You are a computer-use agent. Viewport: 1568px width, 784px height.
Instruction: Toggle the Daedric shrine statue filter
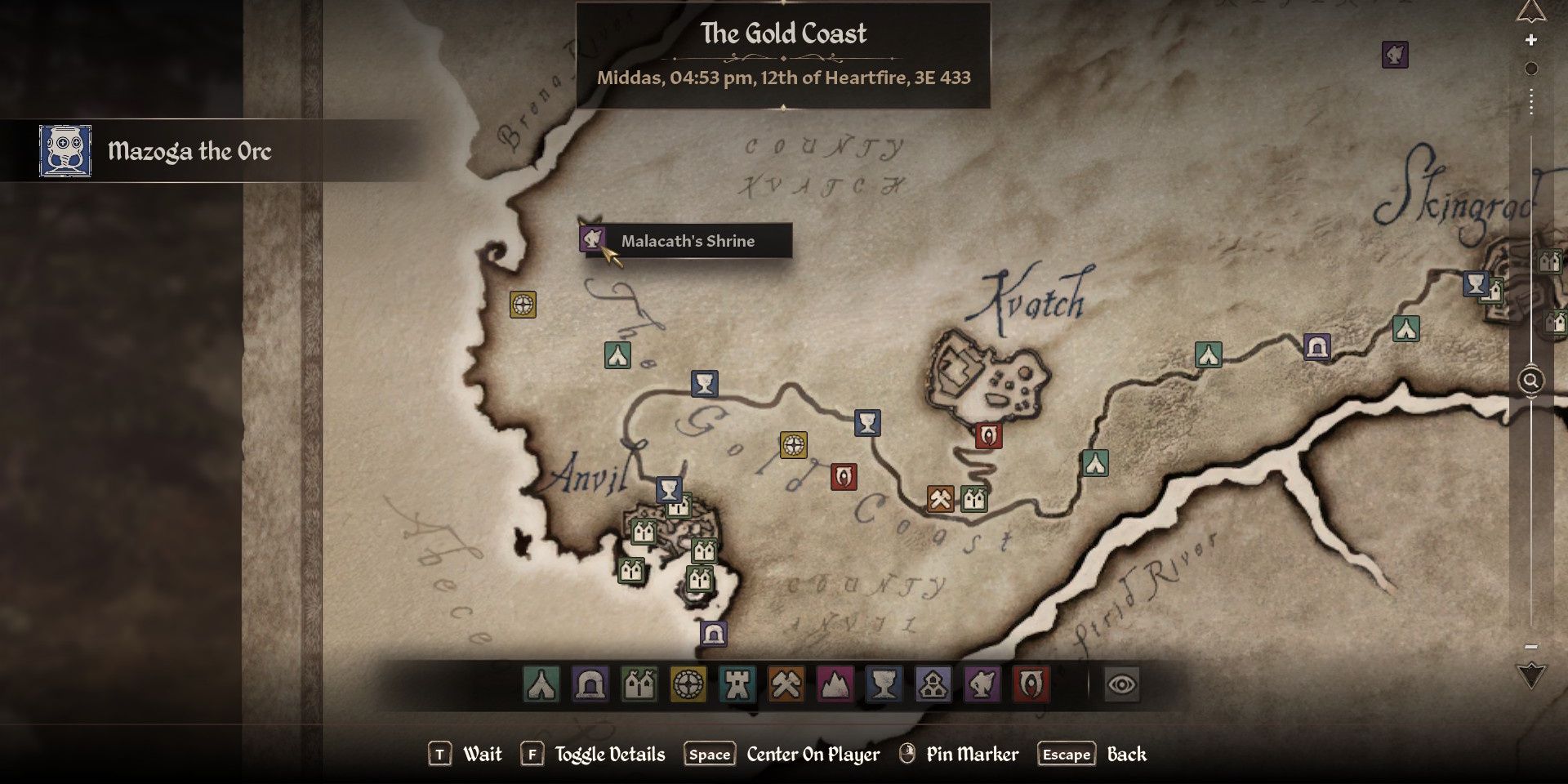[982, 684]
